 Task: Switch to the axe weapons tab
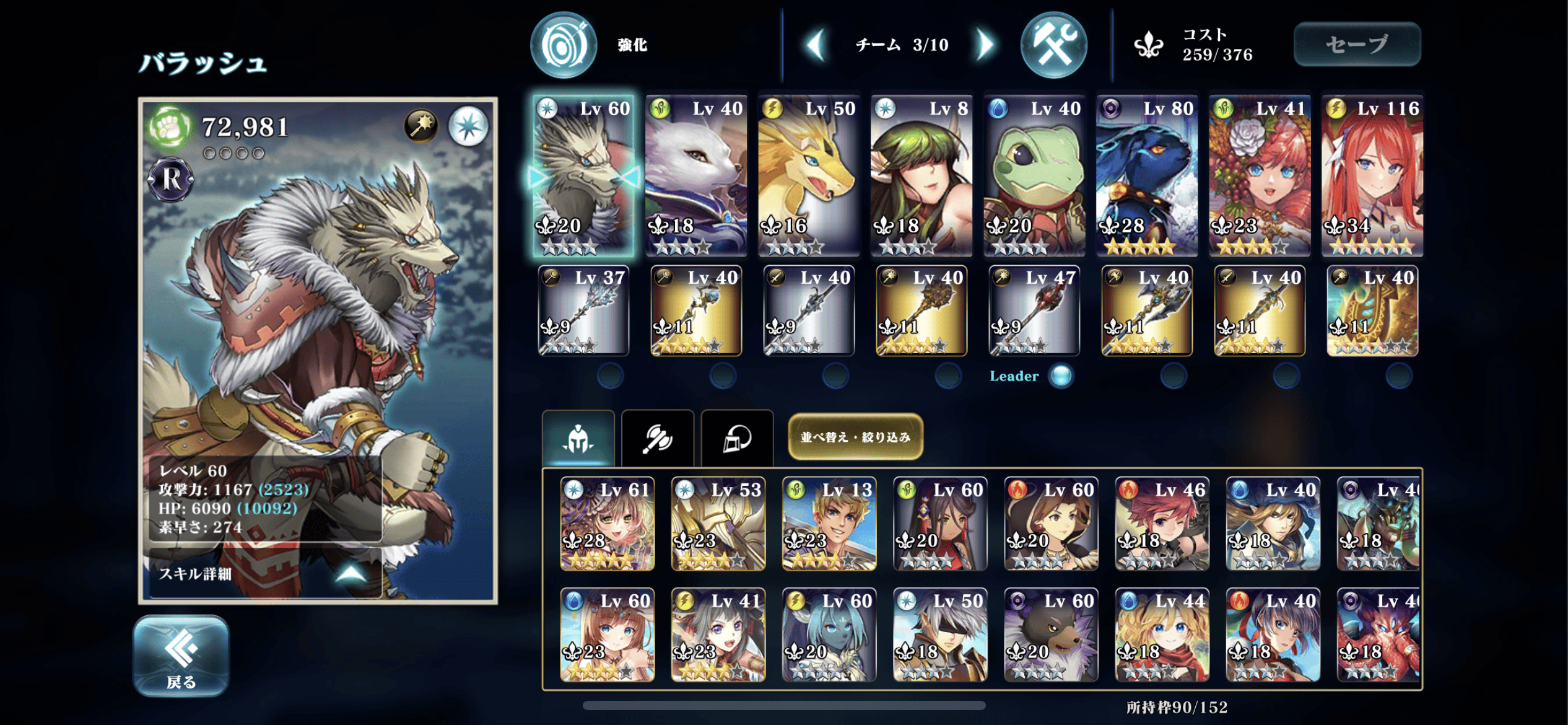[657, 439]
